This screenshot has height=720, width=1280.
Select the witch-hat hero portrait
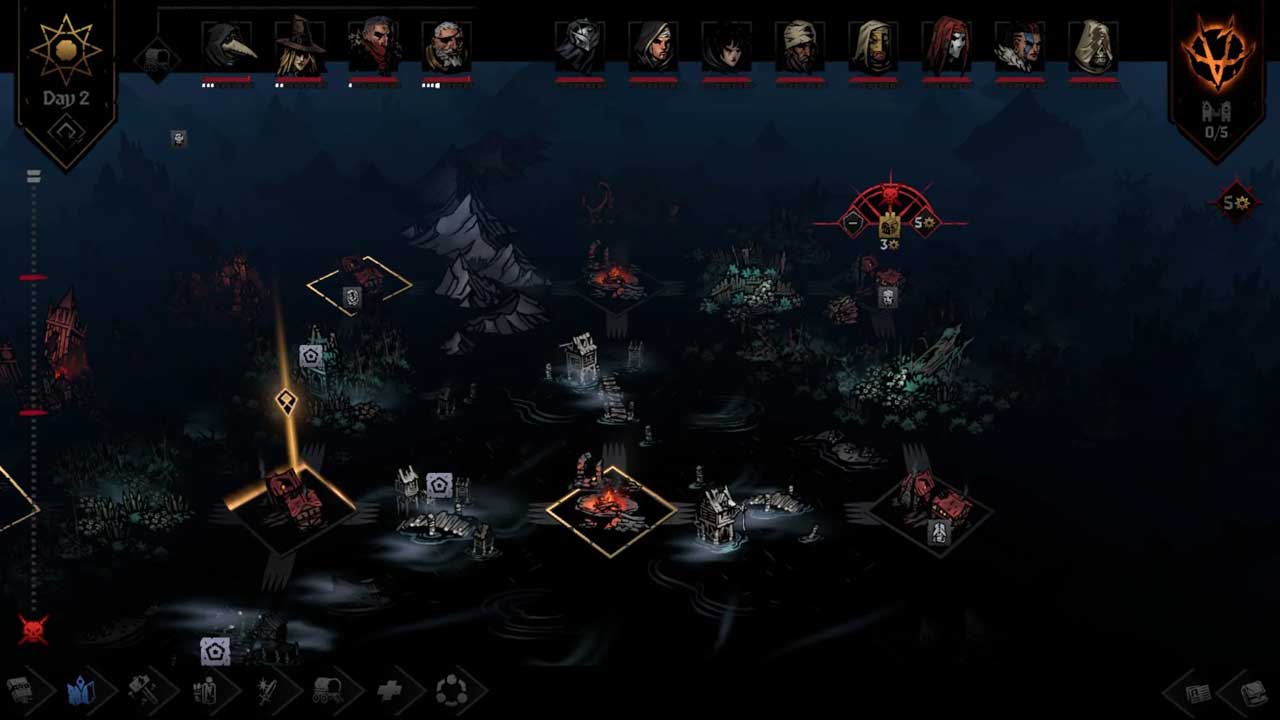pyautogui.click(x=300, y=45)
